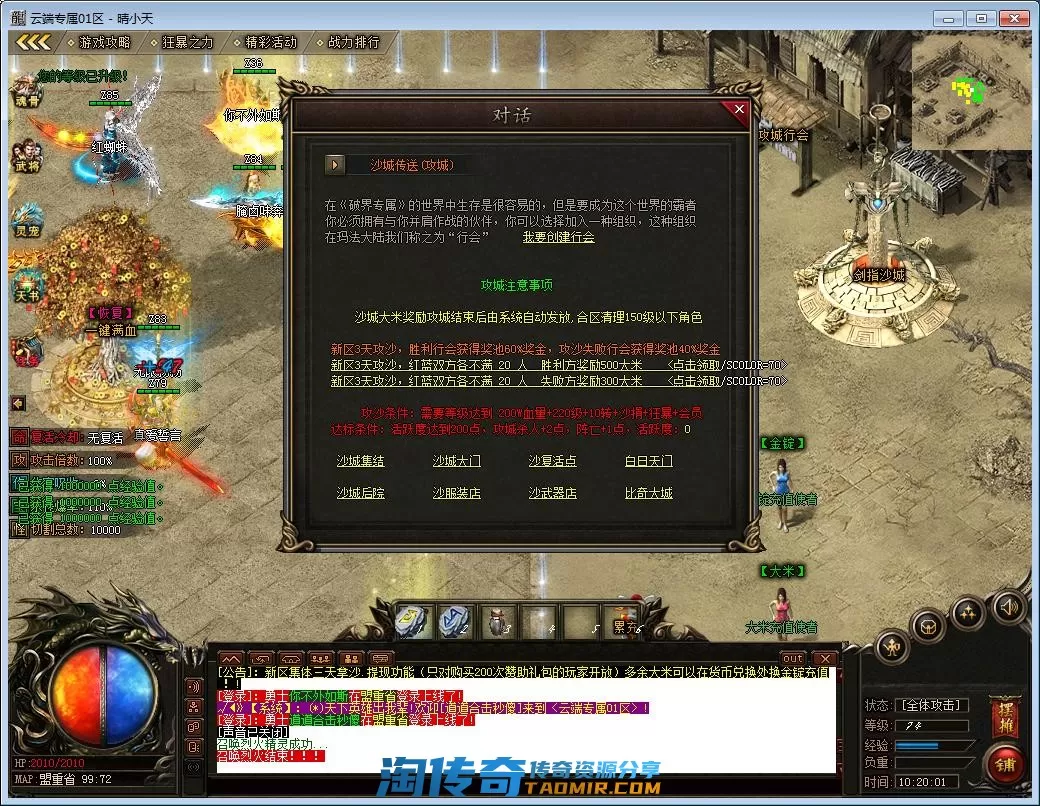1040x806 pixels.
Task: Choose 沙城后院 teleport link
Action: [x=360, y=494]
